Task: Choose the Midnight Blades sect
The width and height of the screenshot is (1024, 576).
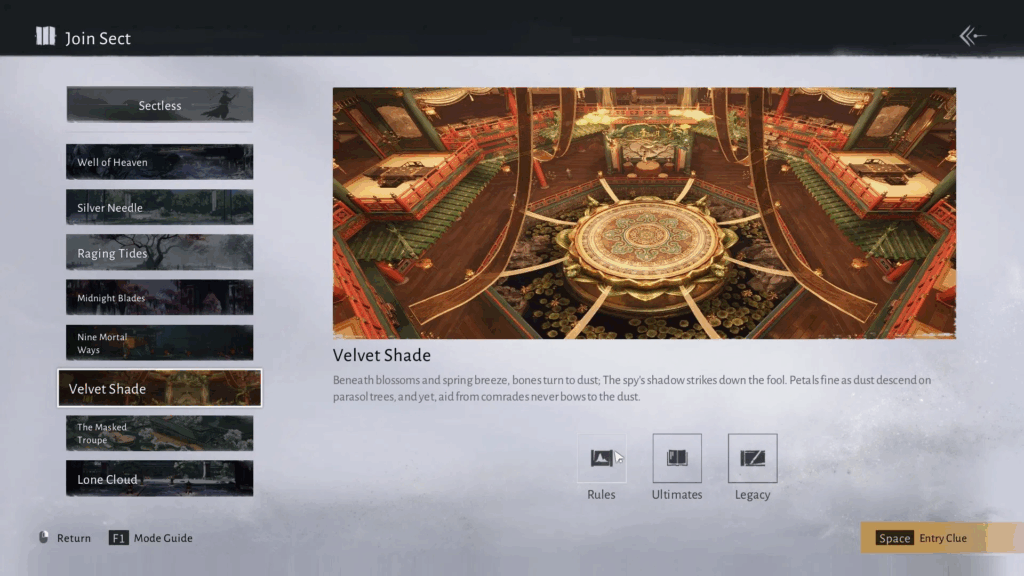Action: 160,298
